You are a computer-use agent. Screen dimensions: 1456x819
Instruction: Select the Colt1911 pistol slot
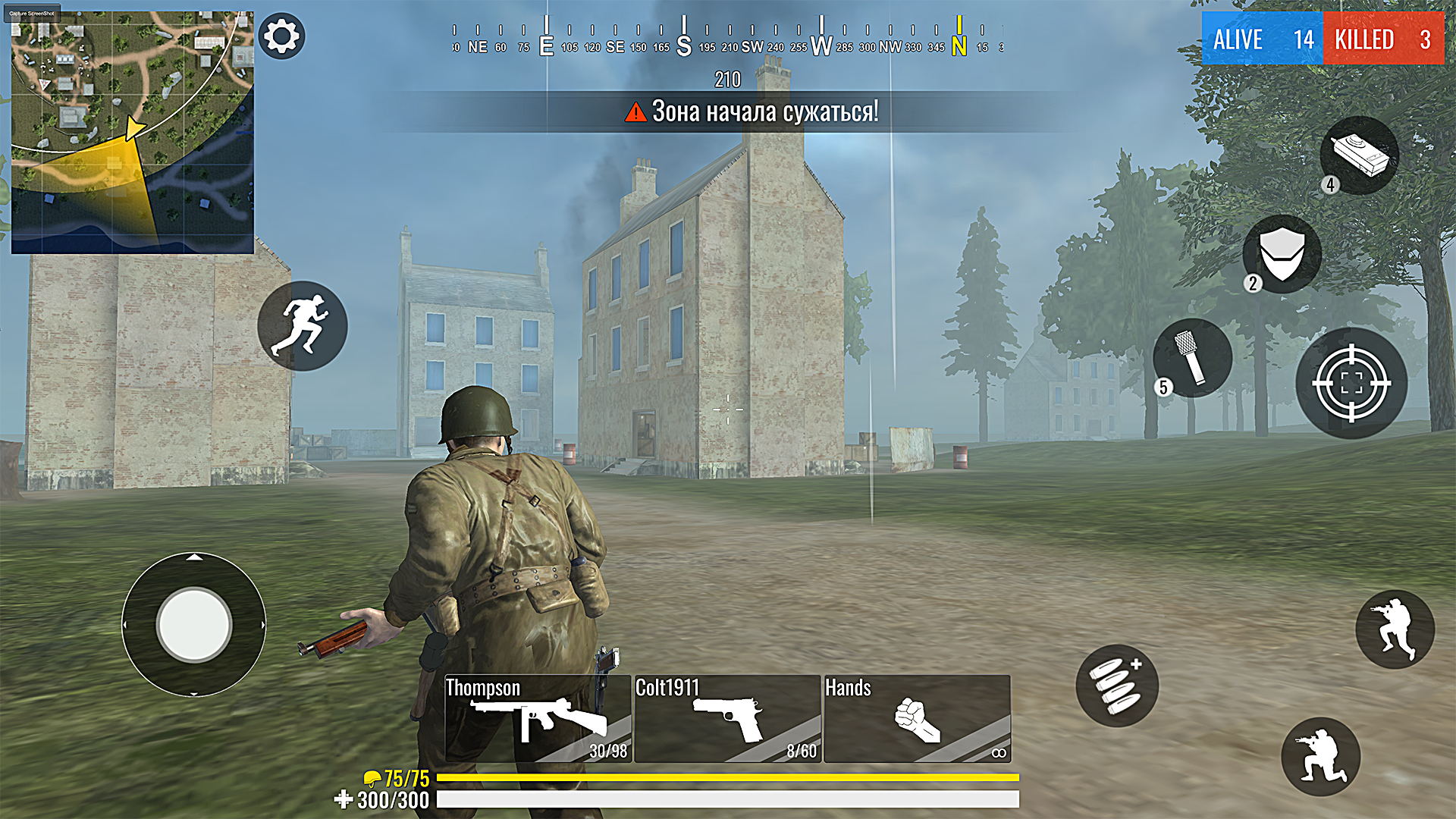coord(726,719)
